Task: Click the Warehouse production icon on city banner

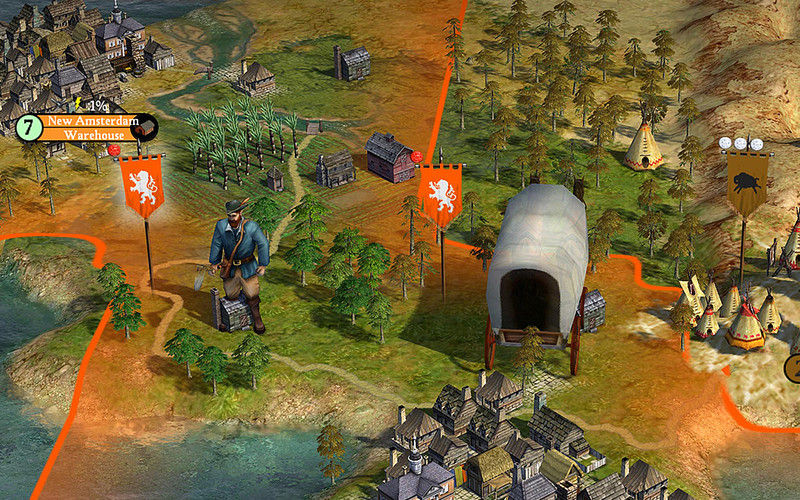Action: click(x=146, y=127)
